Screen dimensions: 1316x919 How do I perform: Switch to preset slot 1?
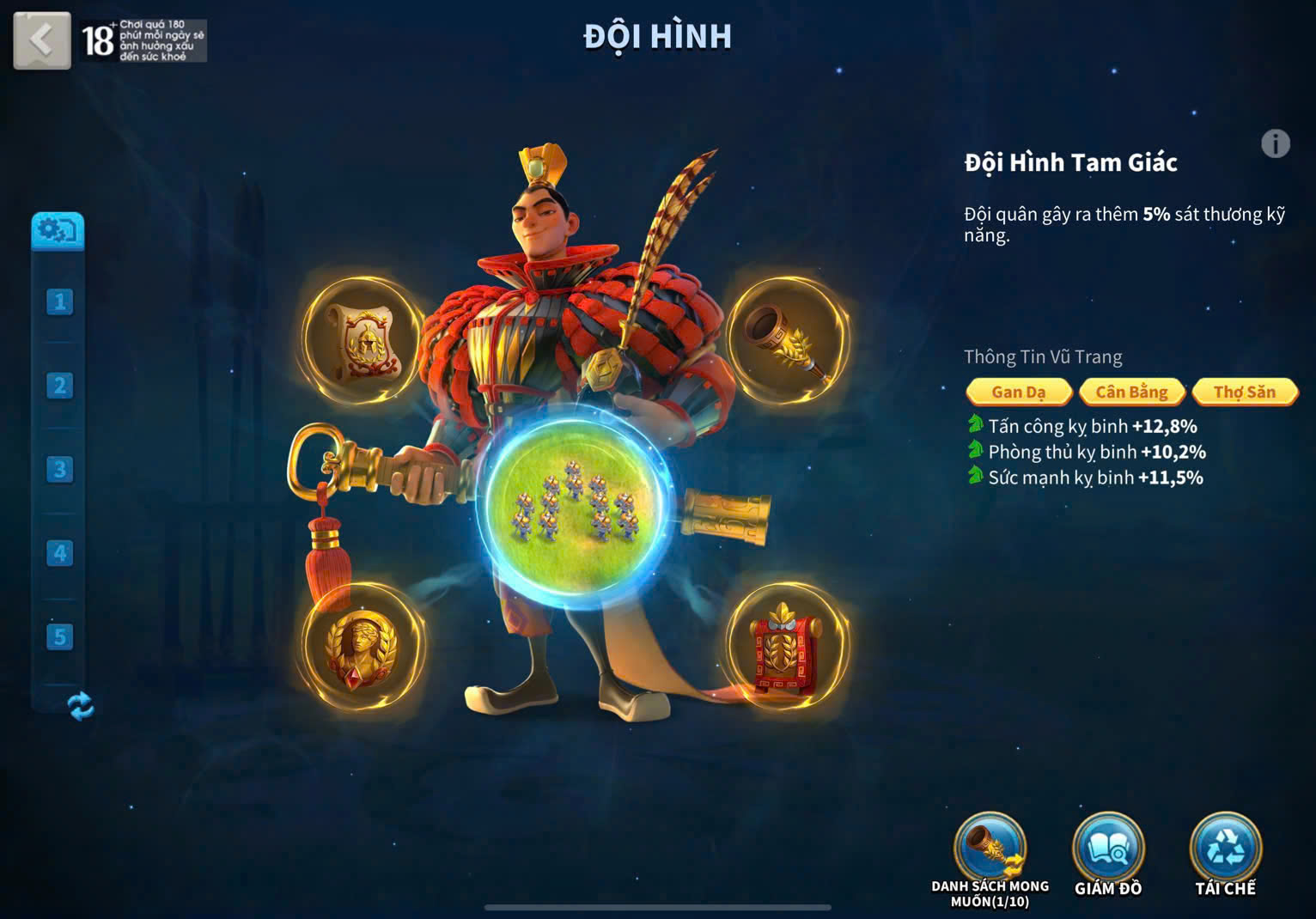59,301
